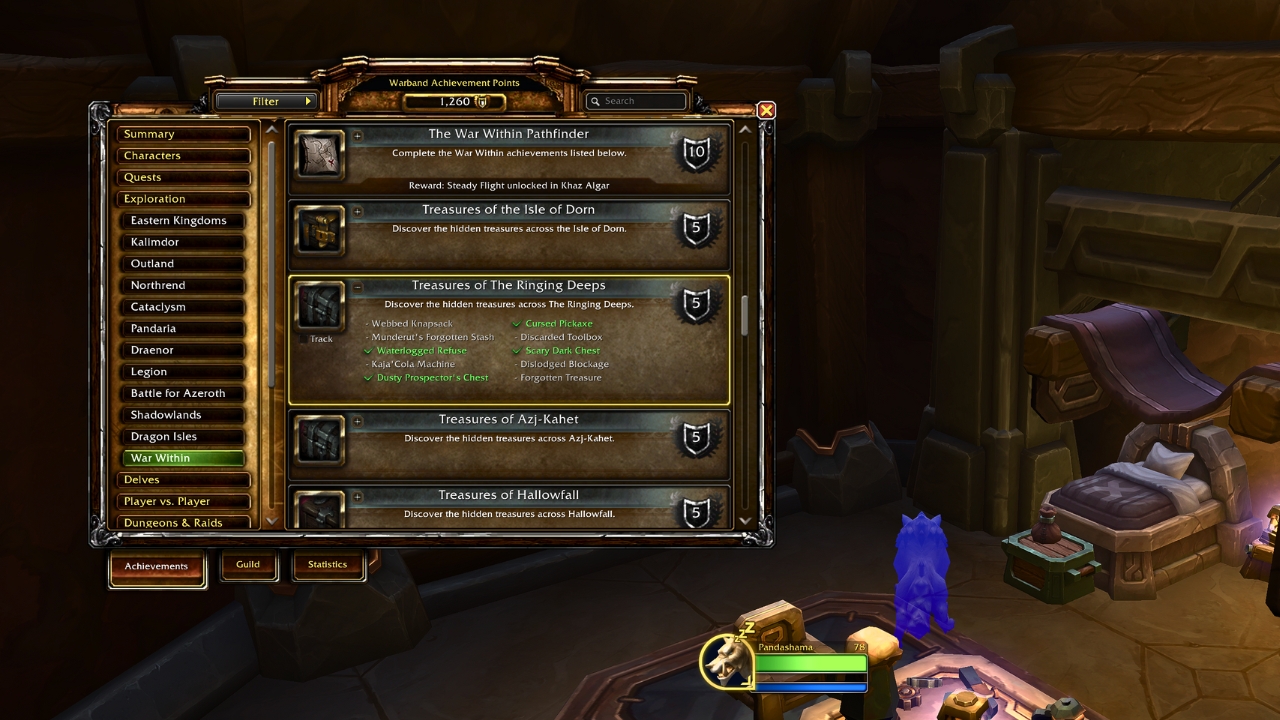Open the Filter dropdown
This screenshot has width=1280, height=720.
[266, 101]
